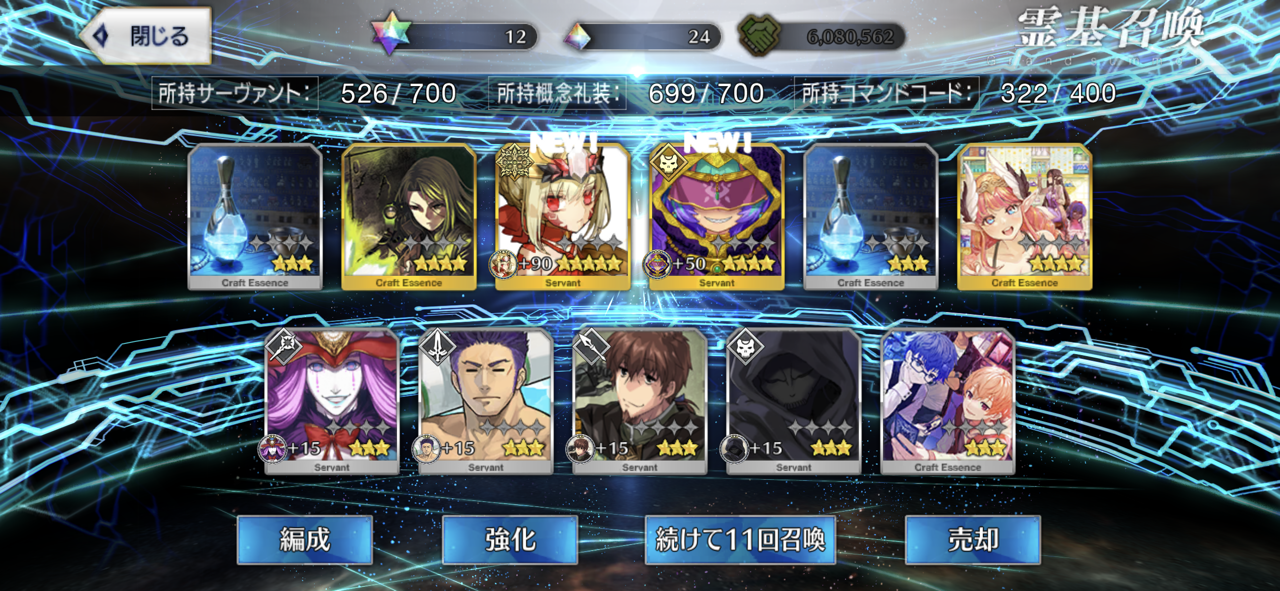View the new blonde red-eyed five-star Servant

coord(563,217)
